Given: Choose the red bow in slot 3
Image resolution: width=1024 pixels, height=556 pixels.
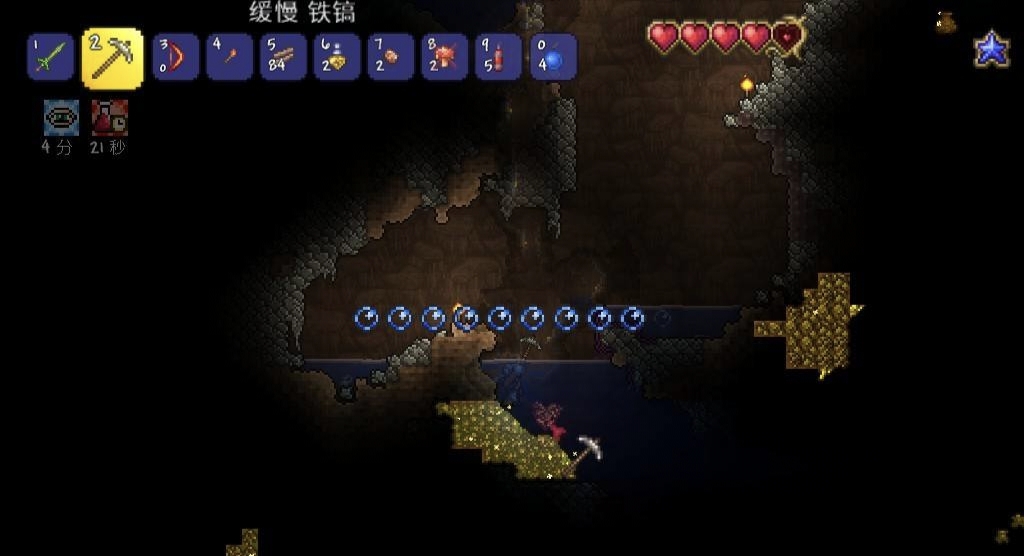Looking at the screenshot, I should tap(175, 57).
